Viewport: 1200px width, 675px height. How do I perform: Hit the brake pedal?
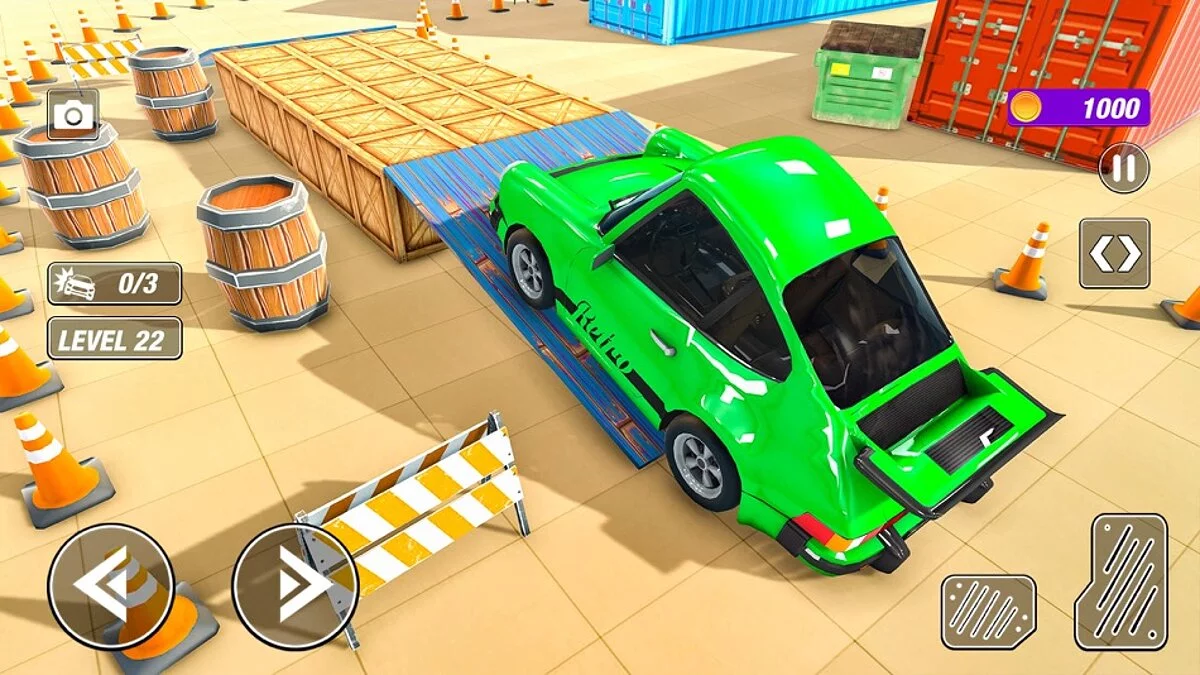988,611
